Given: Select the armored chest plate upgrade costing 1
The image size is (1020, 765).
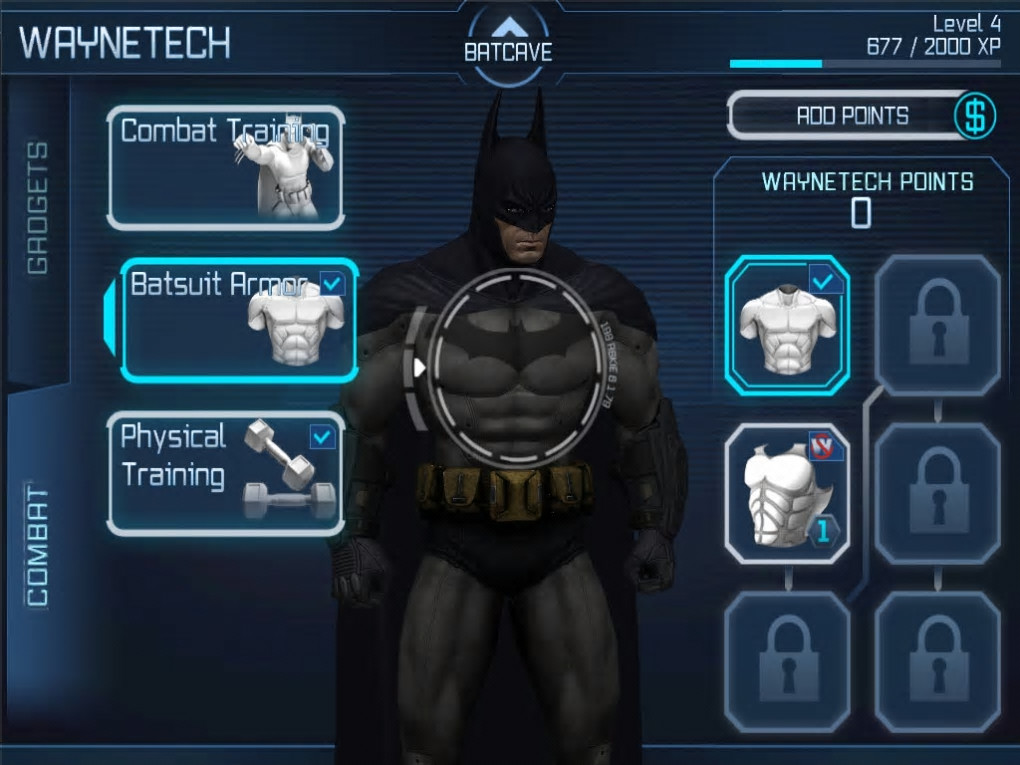Looking at the screenshot, I should point(787,493).
